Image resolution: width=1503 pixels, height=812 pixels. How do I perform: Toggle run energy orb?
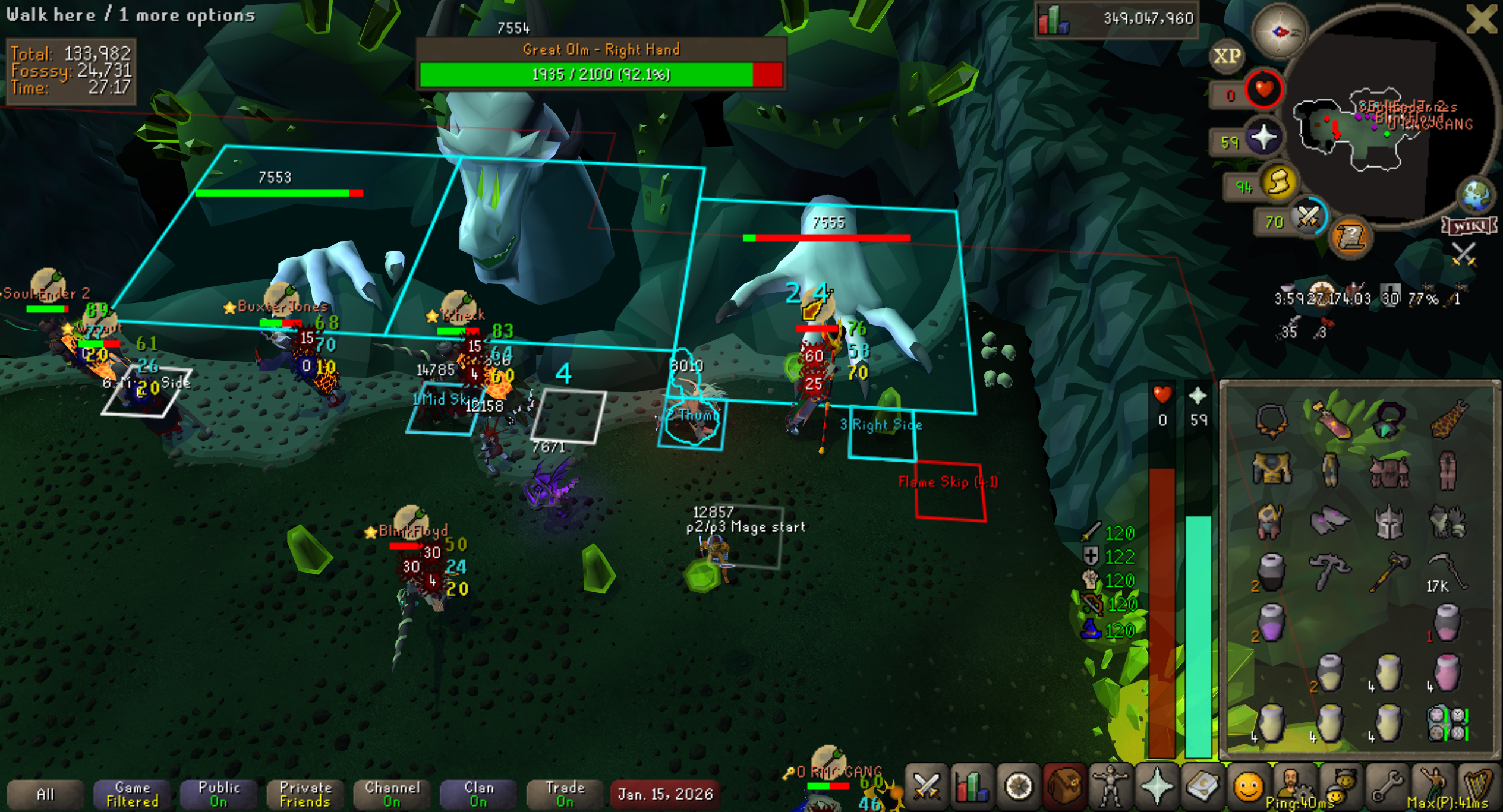click(1279, 182)
